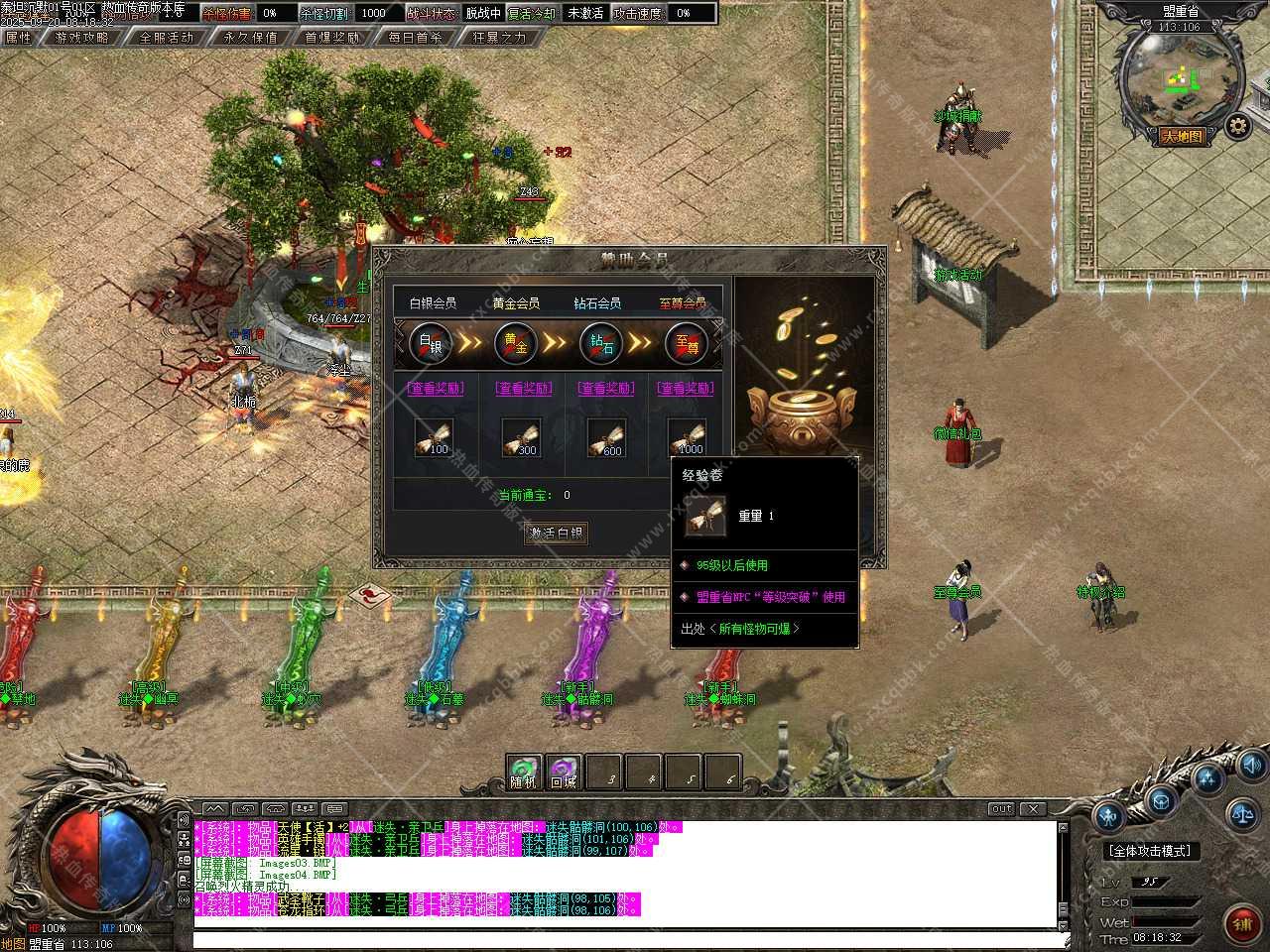View rewards link under 钻石会员

(x=605, y=388)
